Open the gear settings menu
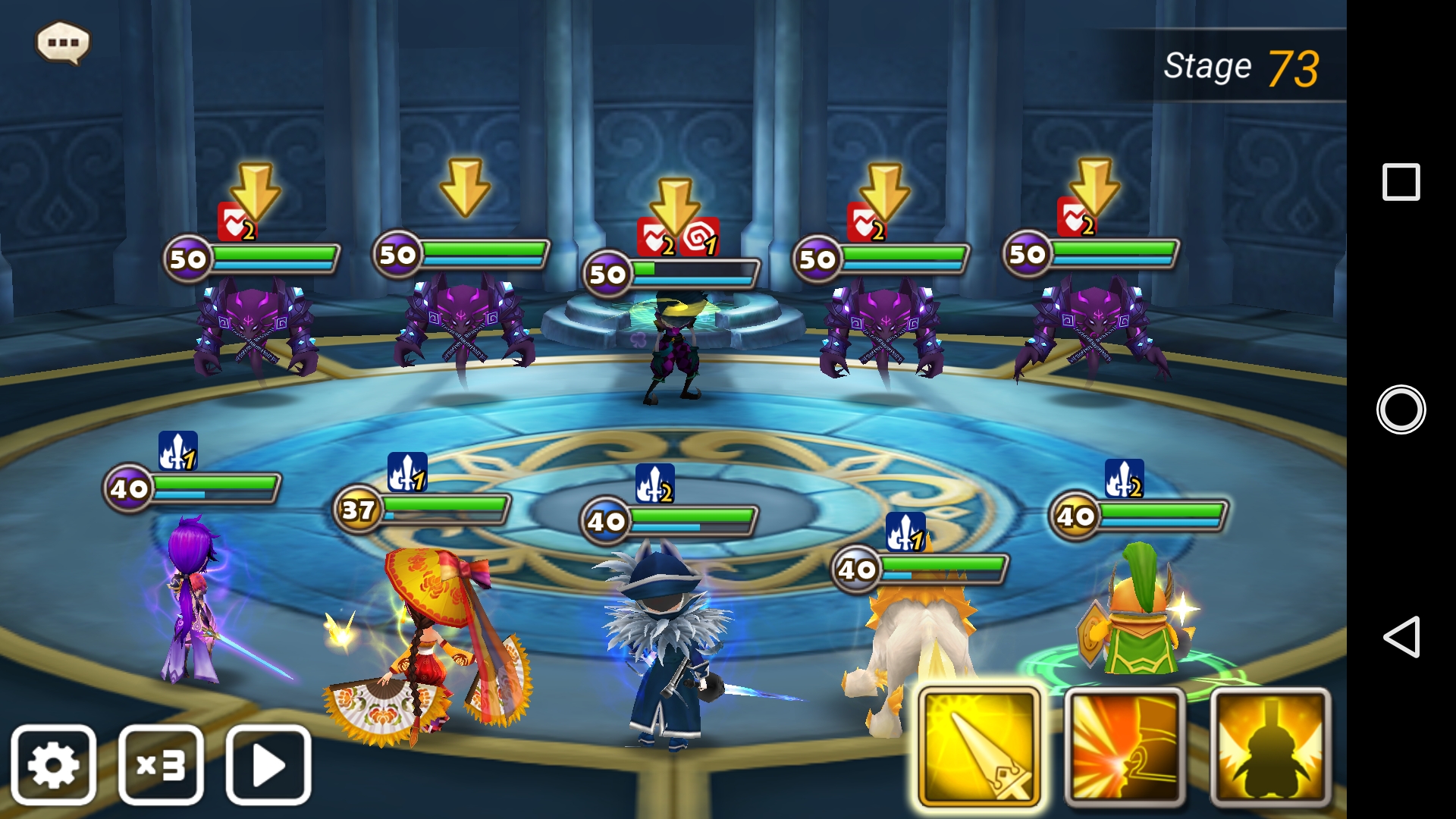This screenshot has width=1456, height=819. (53, 764)
